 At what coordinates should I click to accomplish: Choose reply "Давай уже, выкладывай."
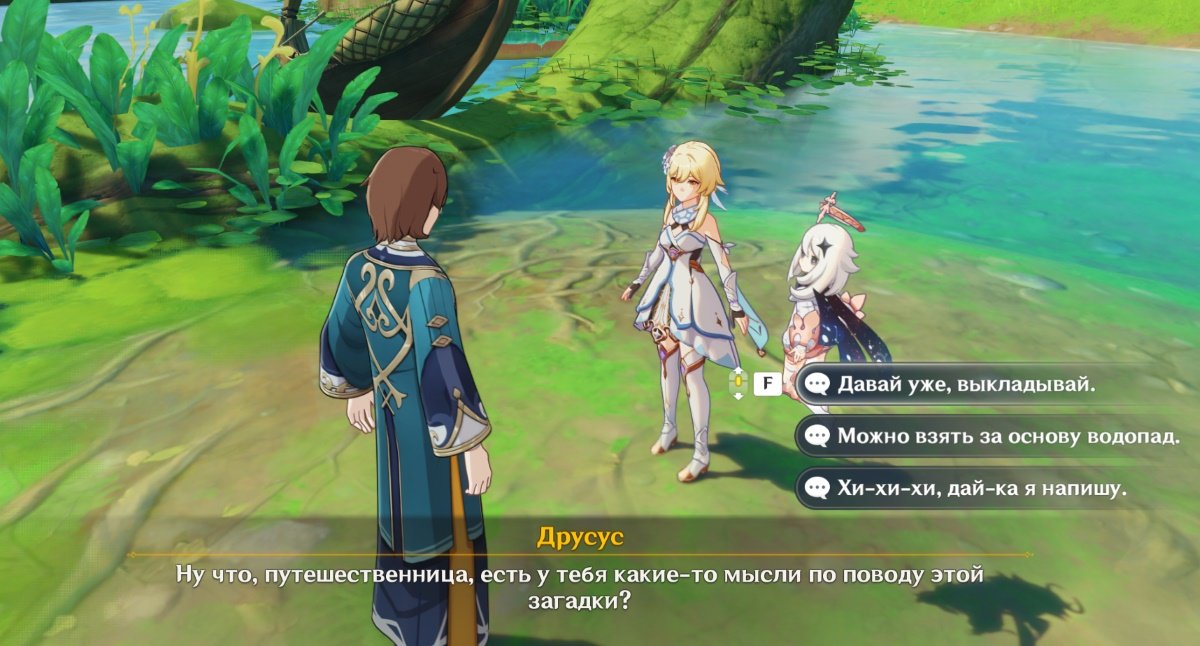pyautogui.click(x=967, y=384)
